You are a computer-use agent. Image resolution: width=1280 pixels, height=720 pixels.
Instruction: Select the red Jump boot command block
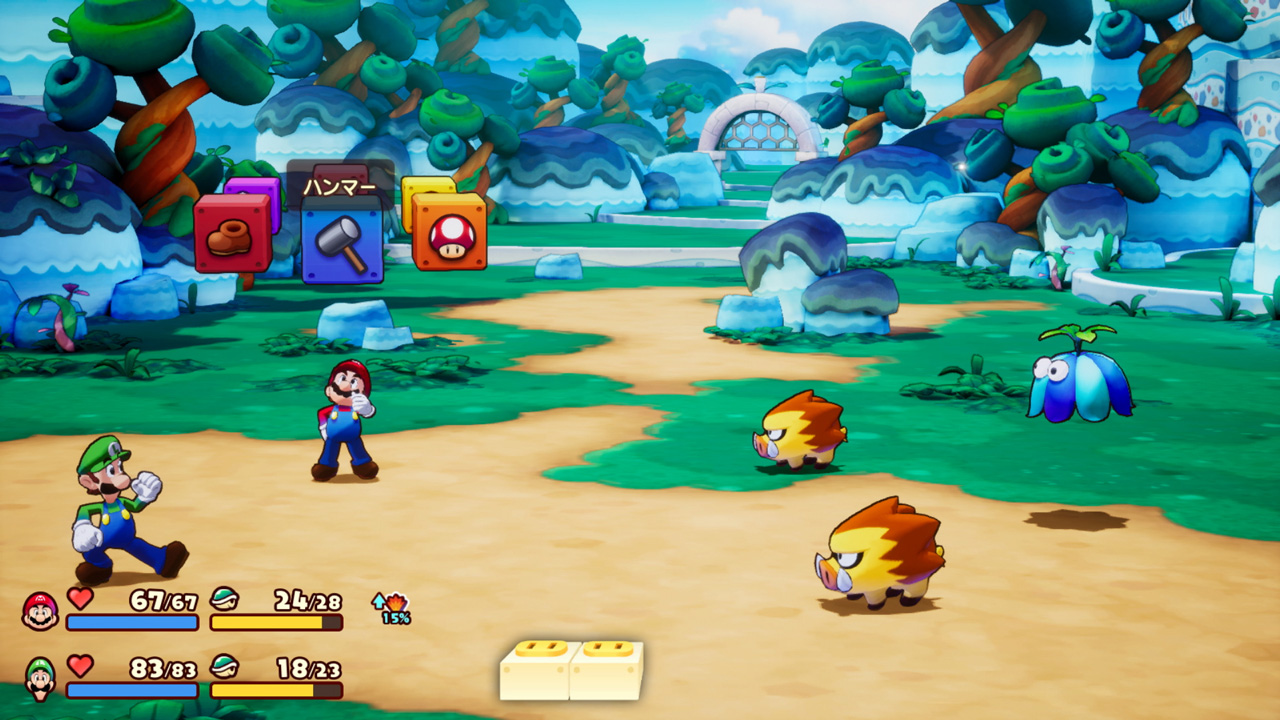tap(232, 234)
